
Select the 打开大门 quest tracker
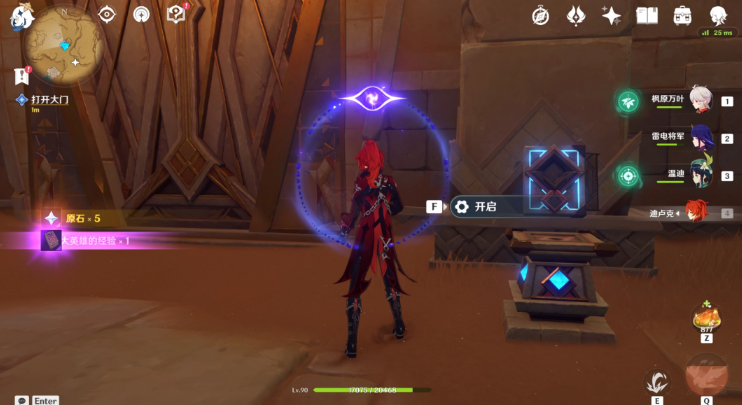point(47,100)
